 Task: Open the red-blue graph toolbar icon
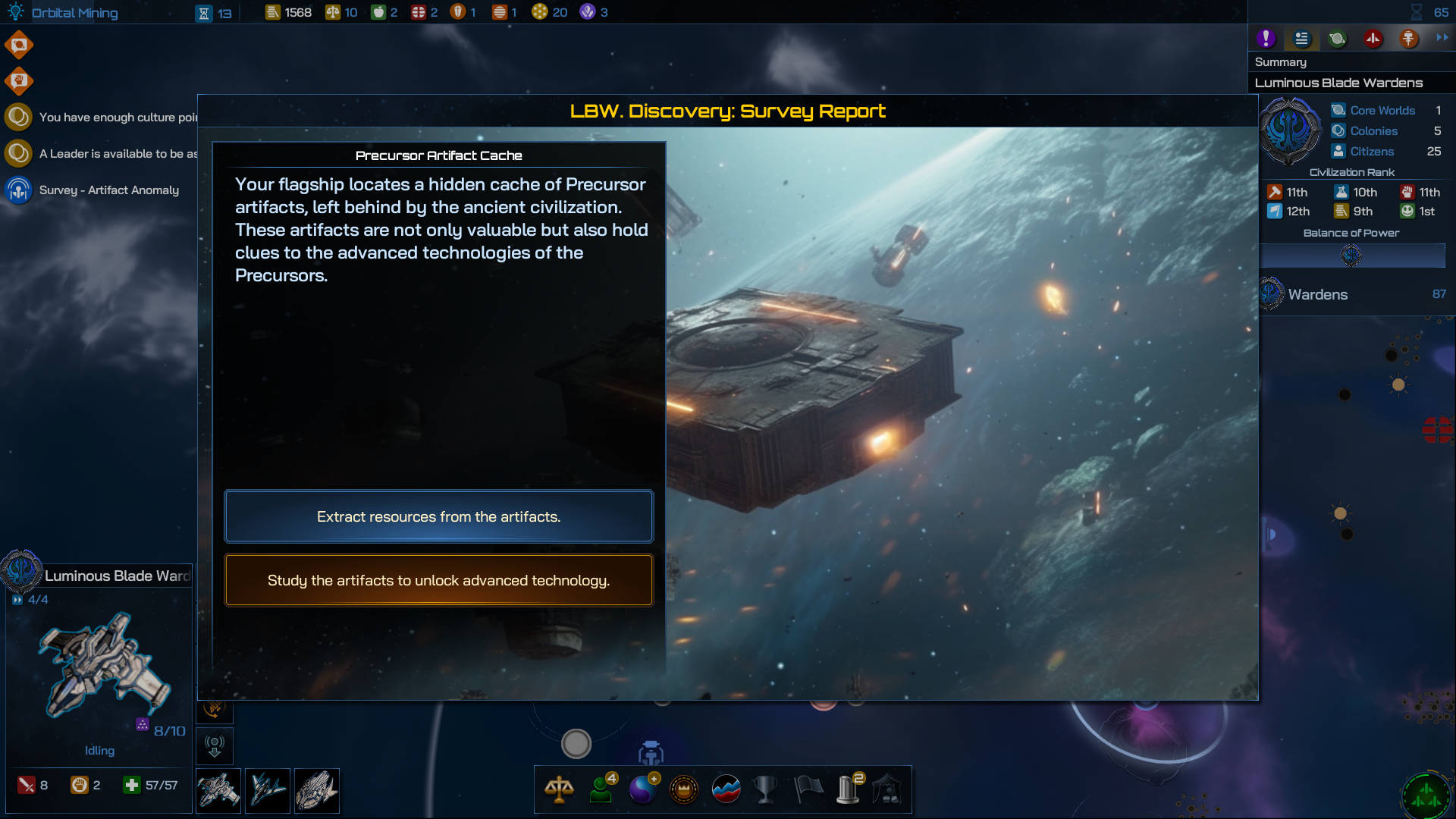click(x=726, y=789)
